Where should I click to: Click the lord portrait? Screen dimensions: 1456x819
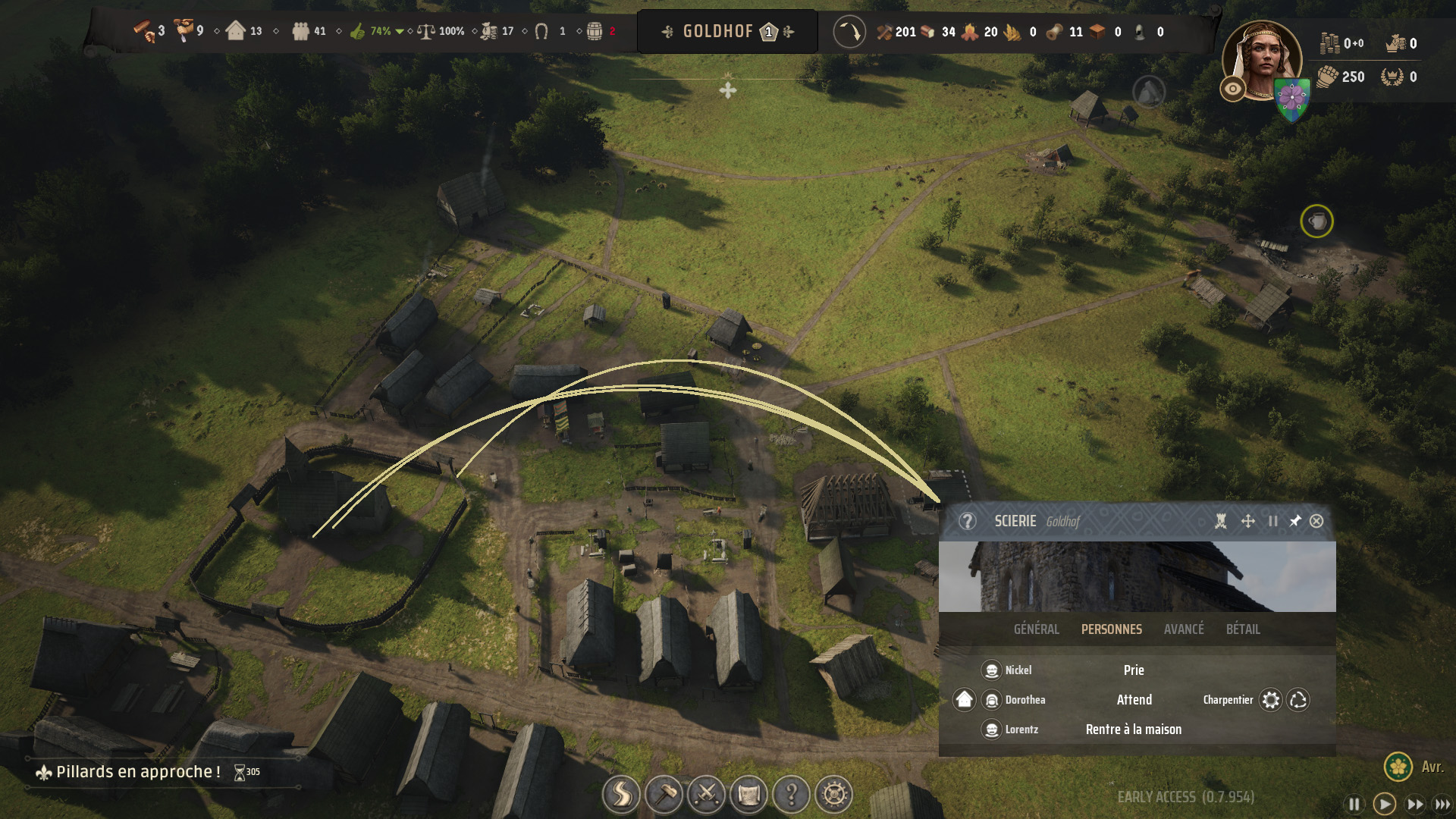(1261, 62)
